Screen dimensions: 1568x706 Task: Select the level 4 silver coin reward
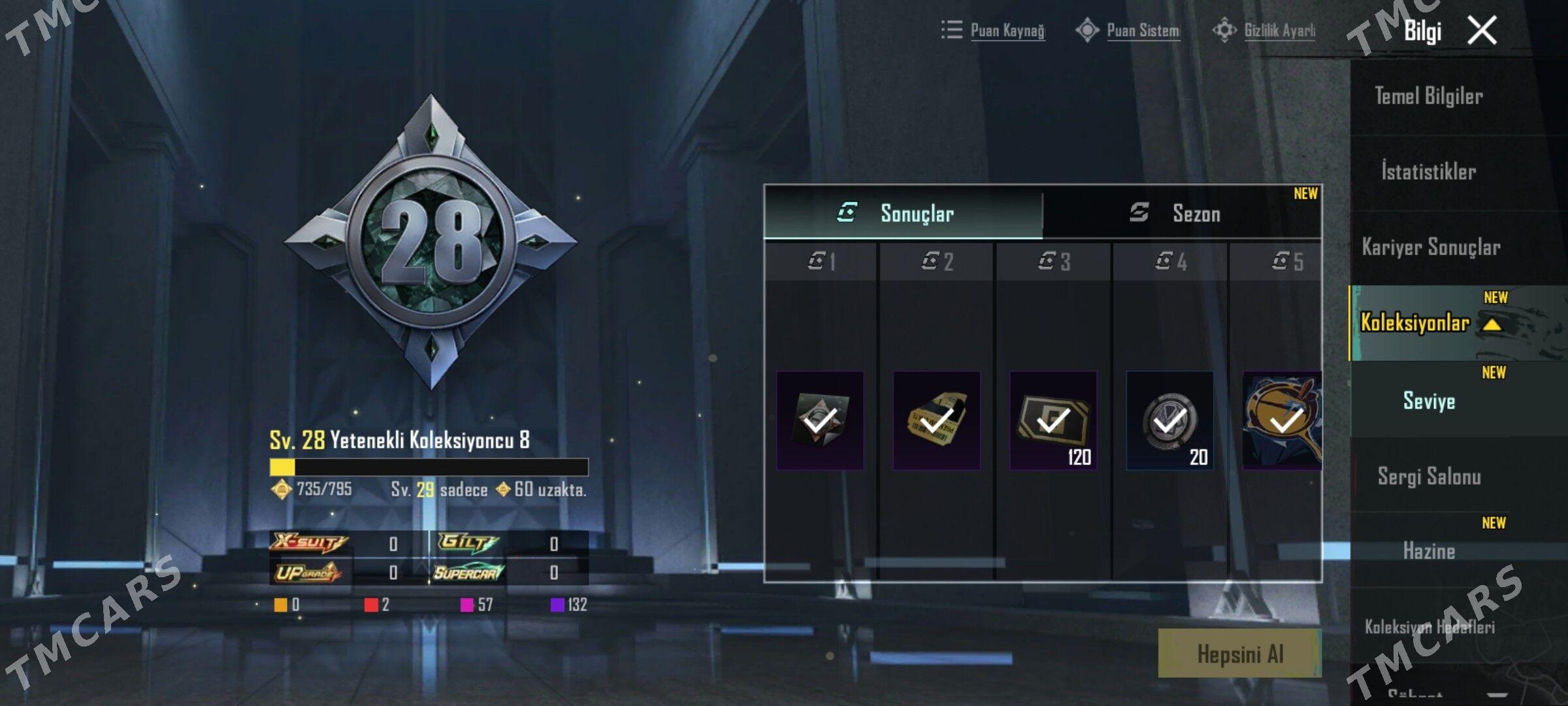tap(1170, 420)
